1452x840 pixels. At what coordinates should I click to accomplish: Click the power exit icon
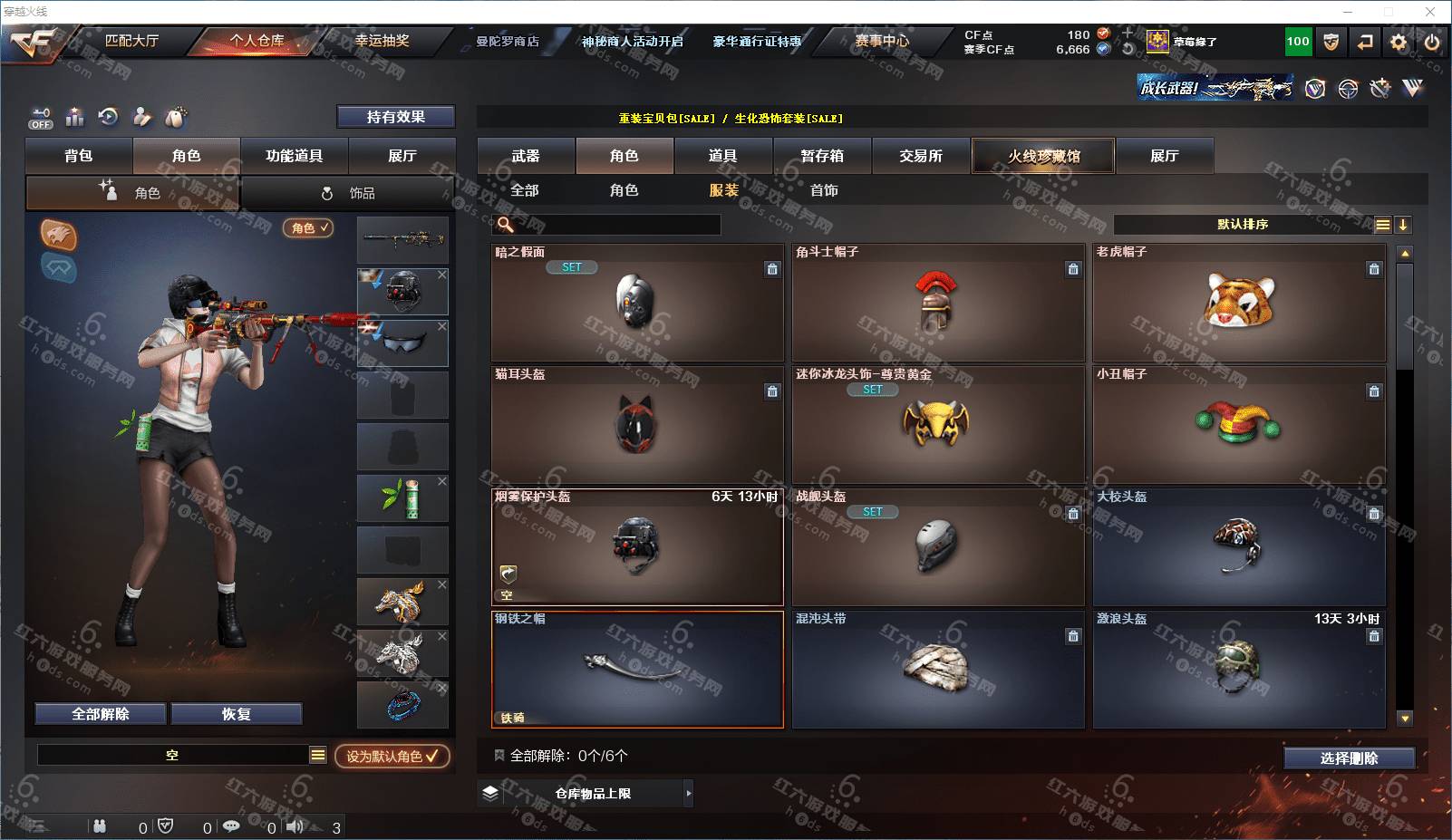click(1431, 42)
